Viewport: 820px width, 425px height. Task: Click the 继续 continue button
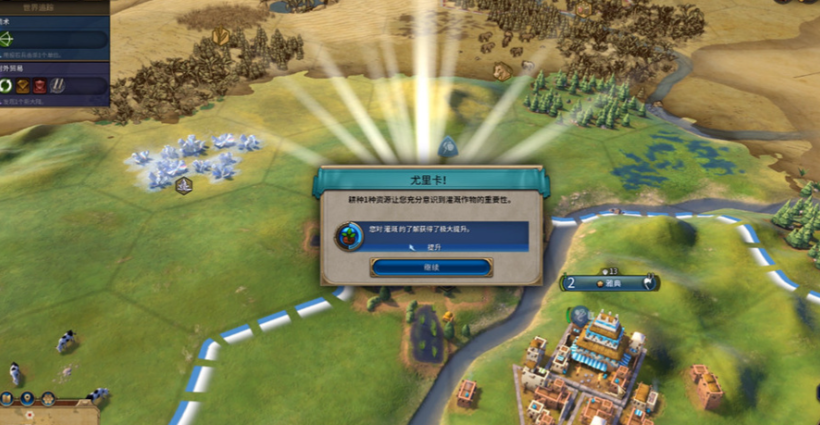tap(431, 267)
